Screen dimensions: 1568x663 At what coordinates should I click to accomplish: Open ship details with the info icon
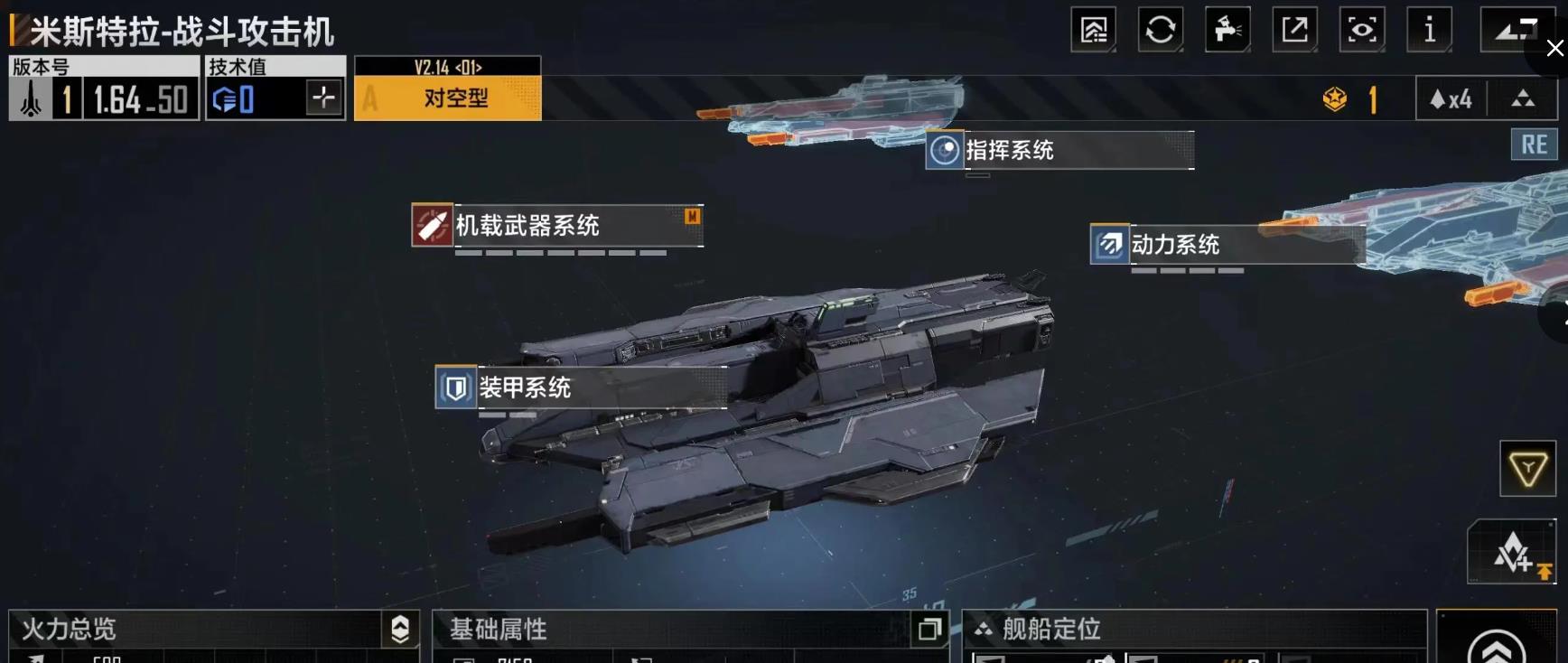click(x=1430, y=29)
